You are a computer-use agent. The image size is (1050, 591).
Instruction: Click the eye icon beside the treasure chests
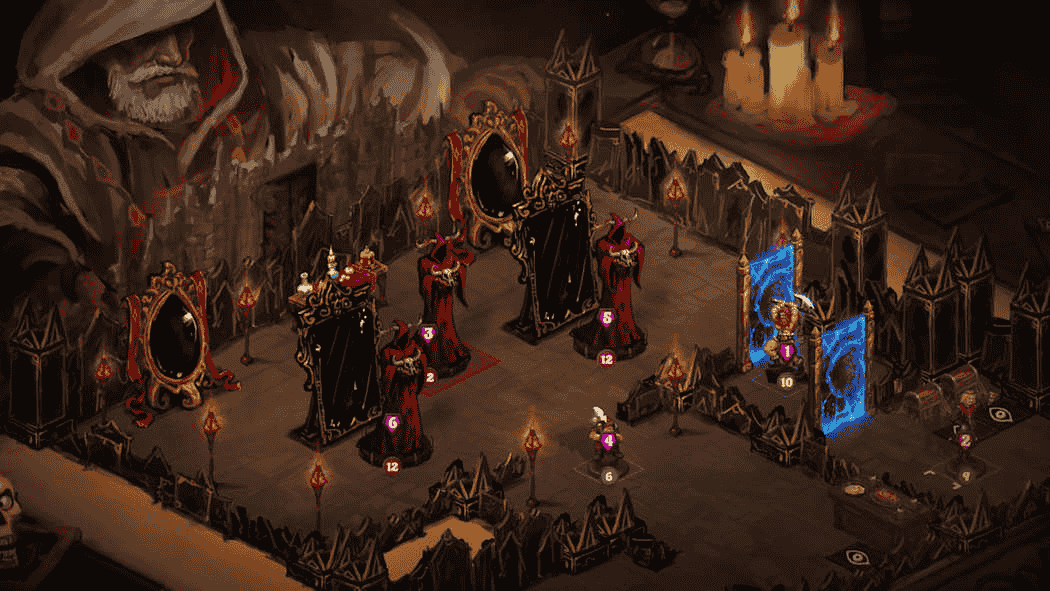tap(998, 412)
